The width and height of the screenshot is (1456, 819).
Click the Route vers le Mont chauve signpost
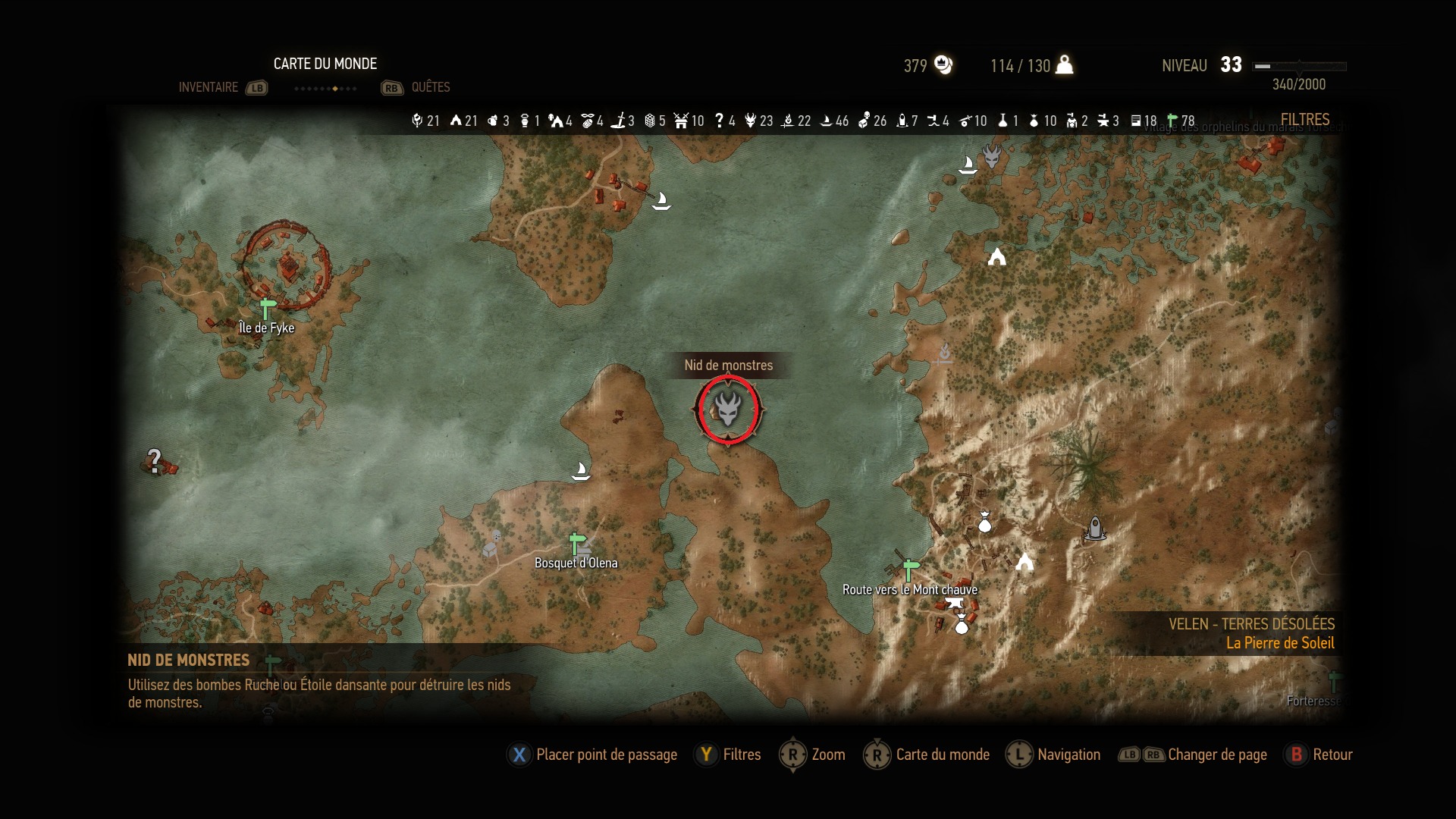point(910,569)
